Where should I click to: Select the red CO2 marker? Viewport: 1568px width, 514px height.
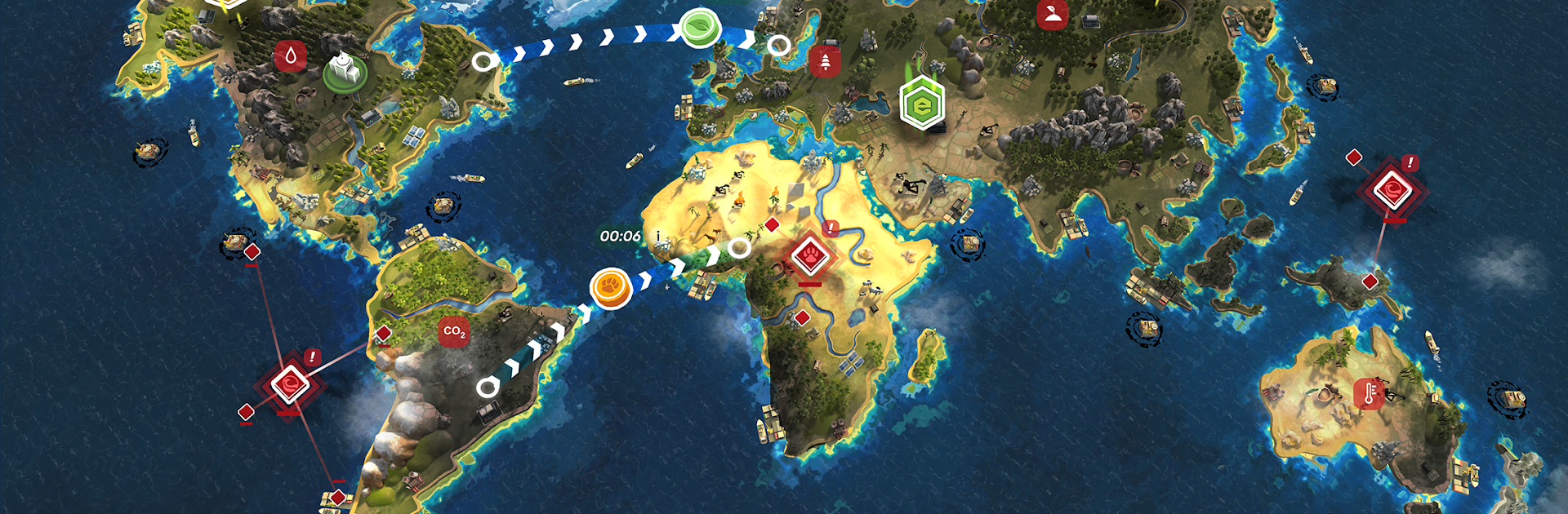(x=453, y=332)
